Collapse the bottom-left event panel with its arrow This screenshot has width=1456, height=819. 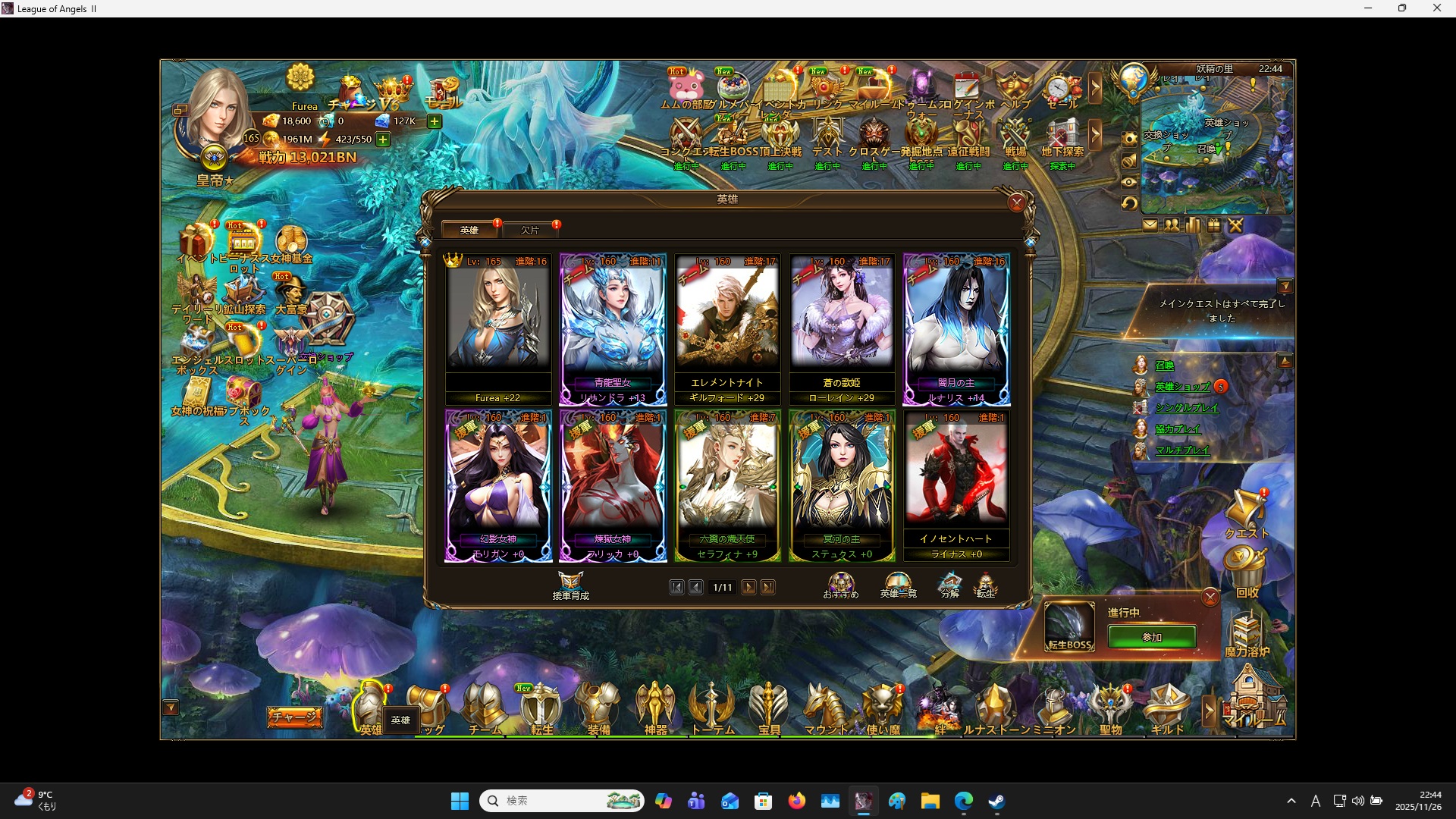pos(172,706)
